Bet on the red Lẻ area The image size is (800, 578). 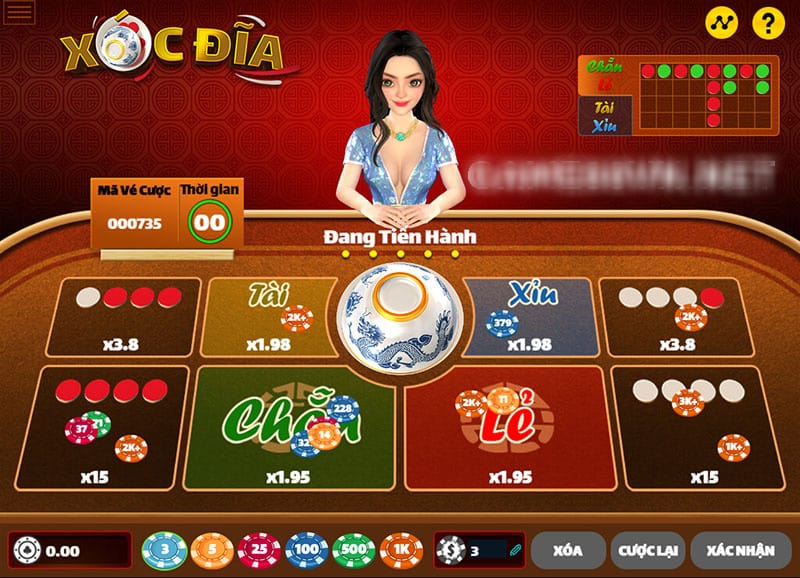point(508,425)
